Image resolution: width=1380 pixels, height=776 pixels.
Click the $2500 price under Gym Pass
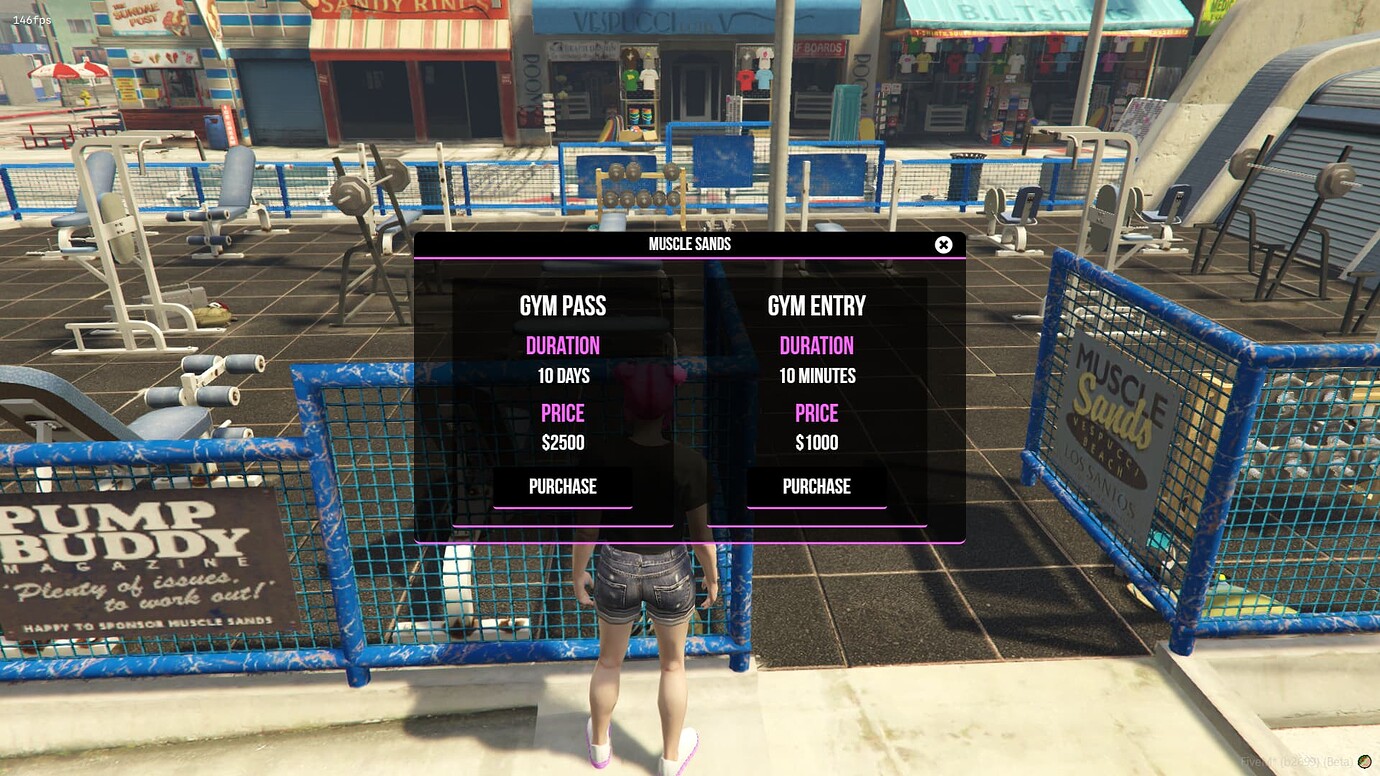pyautogui.click(x=562, y=443)
